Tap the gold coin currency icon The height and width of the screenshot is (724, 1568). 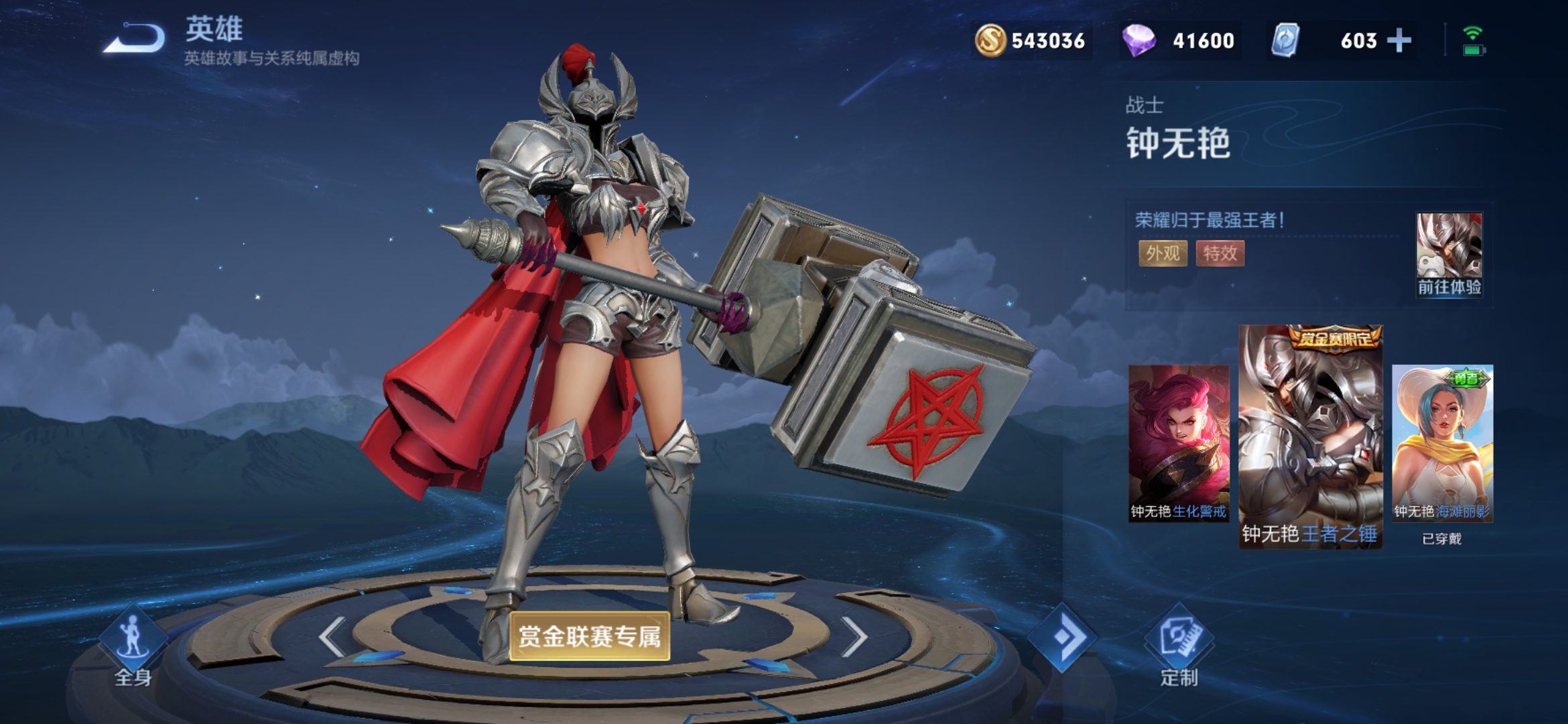990,41
